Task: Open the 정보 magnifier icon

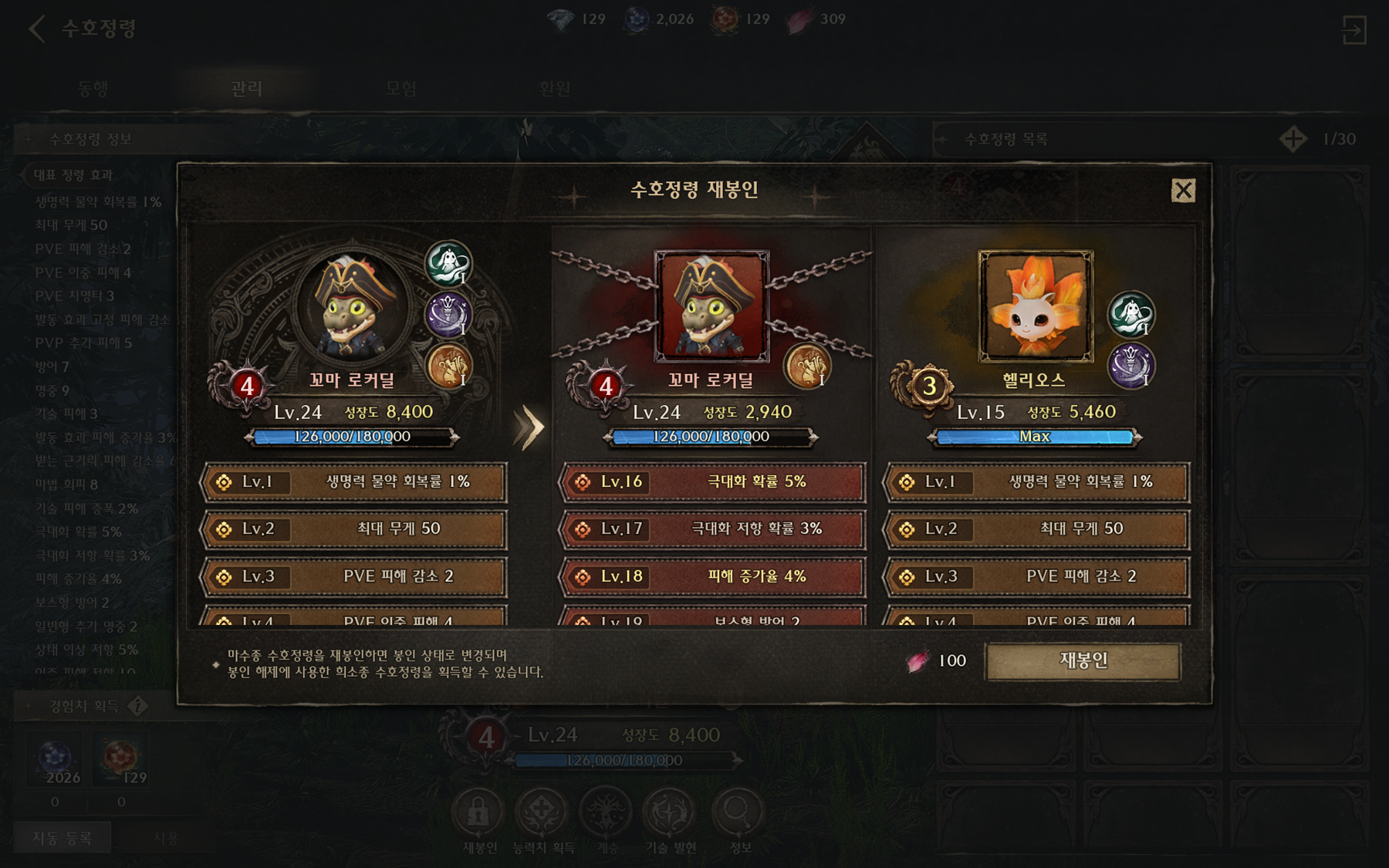Action: 738,812
